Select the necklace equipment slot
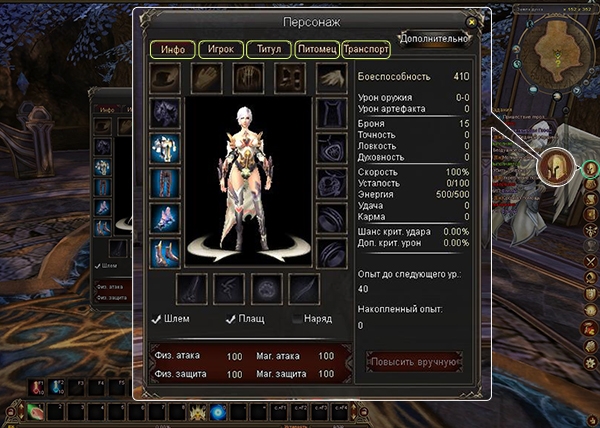This screenshot has height=428, width=600. [x=331, y=148]
